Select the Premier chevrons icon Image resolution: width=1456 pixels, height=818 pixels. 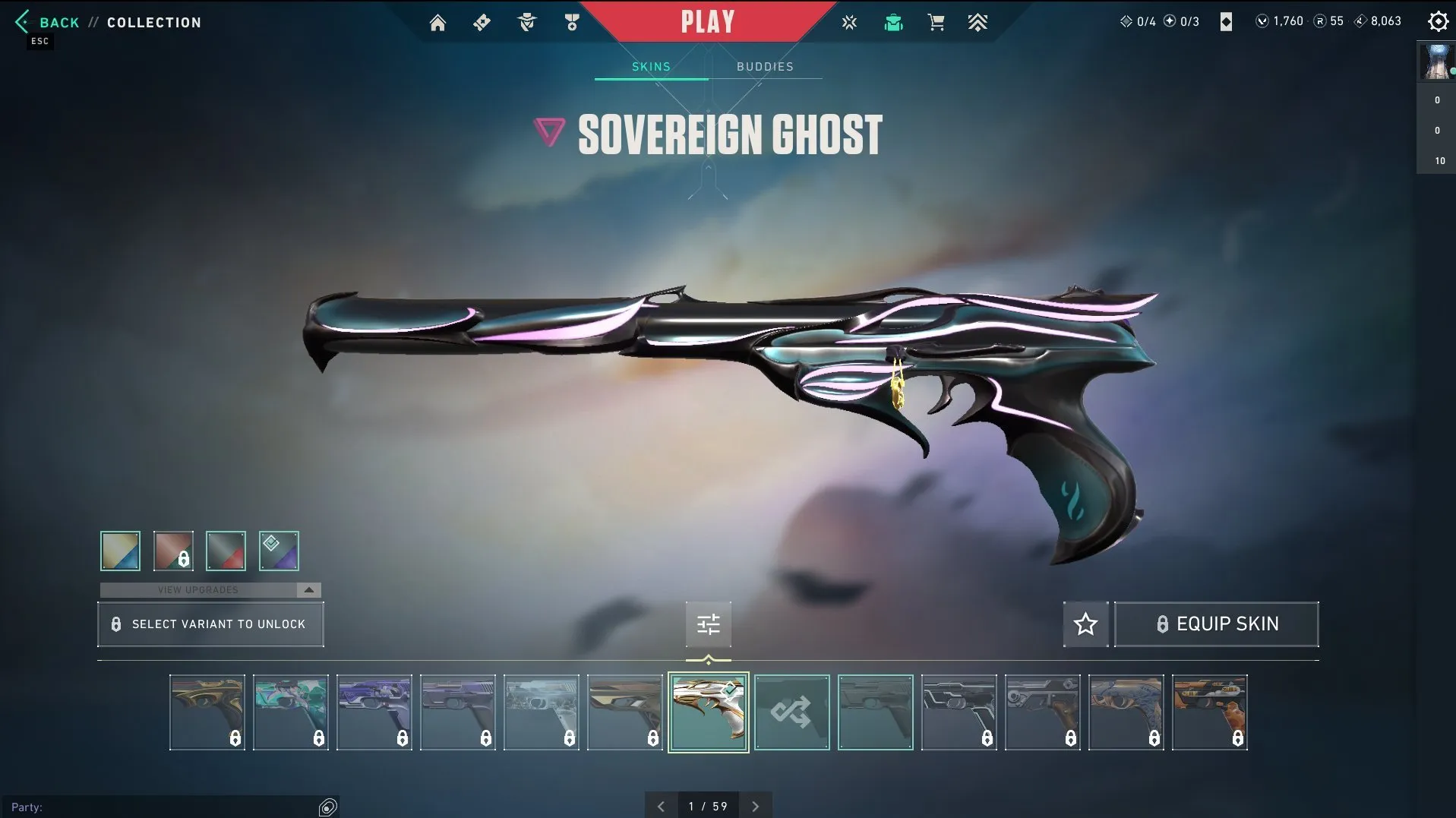pos(978,22)
